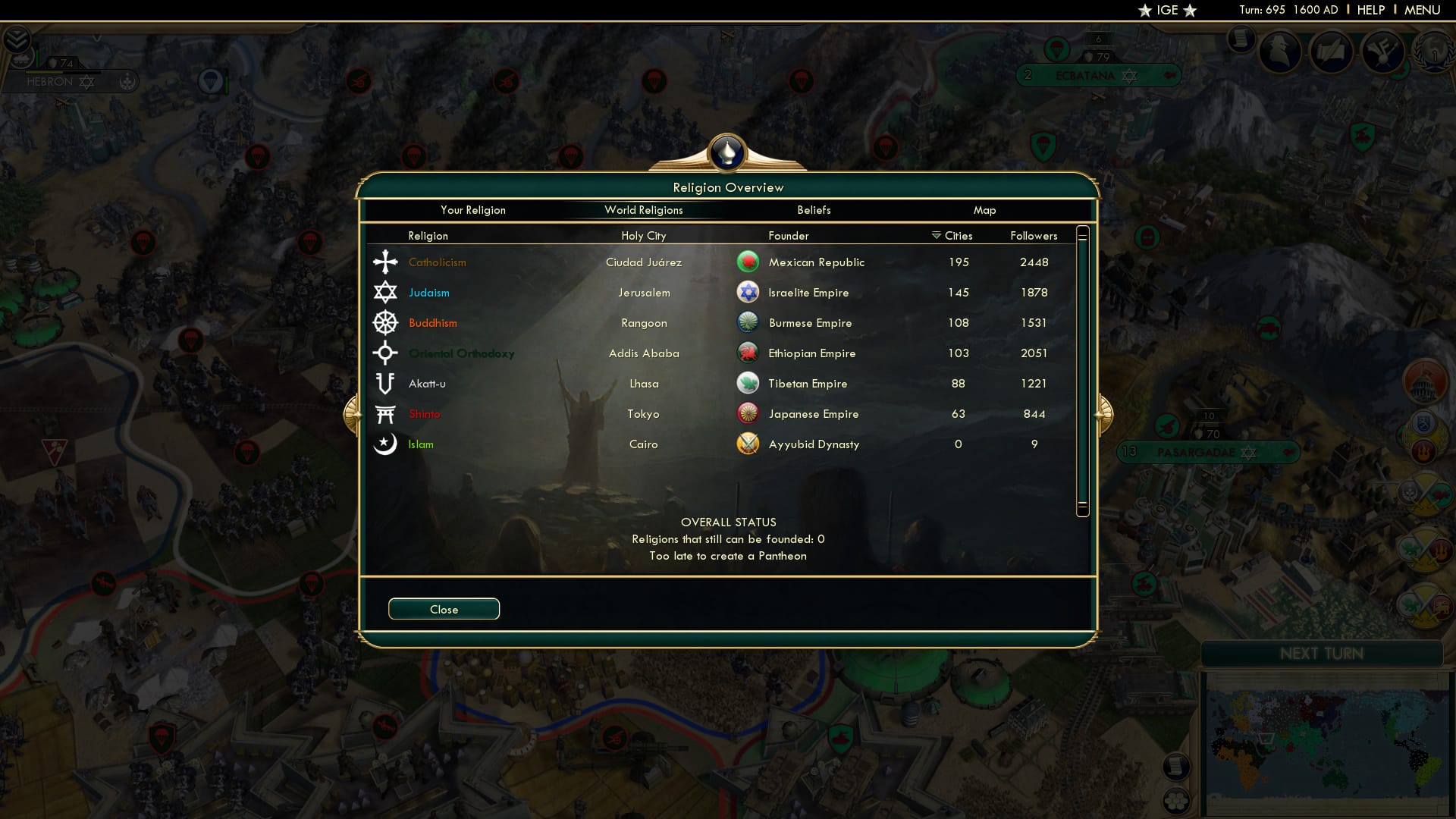Click the droplet emblem above Religion Overview
Image resolution: width=1456 pixels, height=819 pixels.
pyautogui.click(x=726, y=152)
